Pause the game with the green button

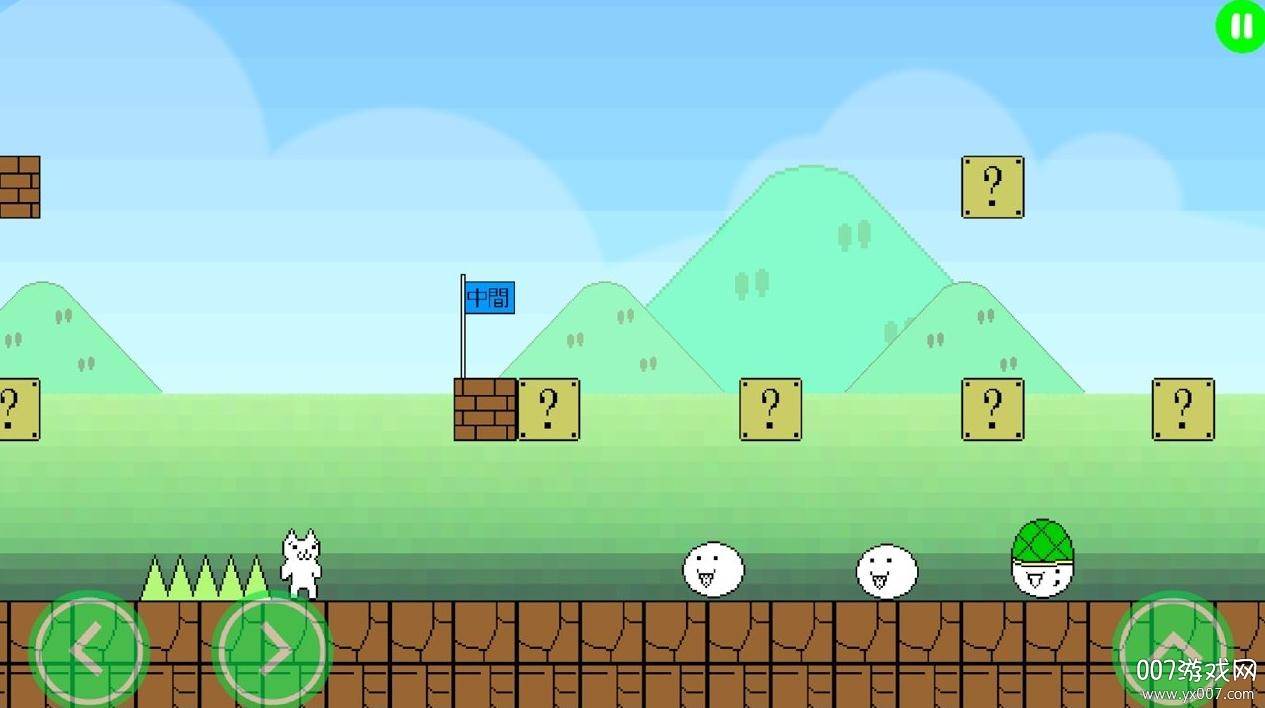coord(1241,26)
